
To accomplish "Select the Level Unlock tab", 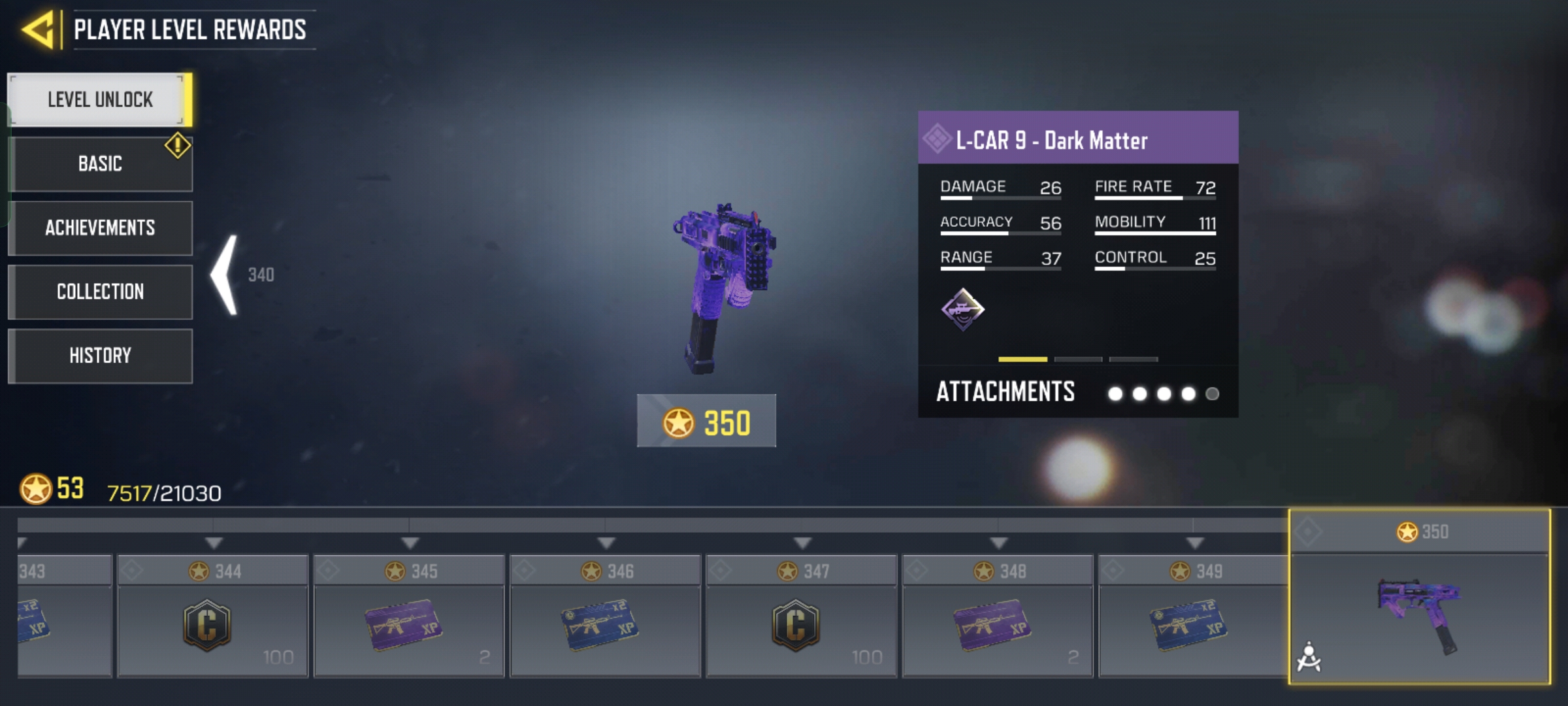I will 99,100.
